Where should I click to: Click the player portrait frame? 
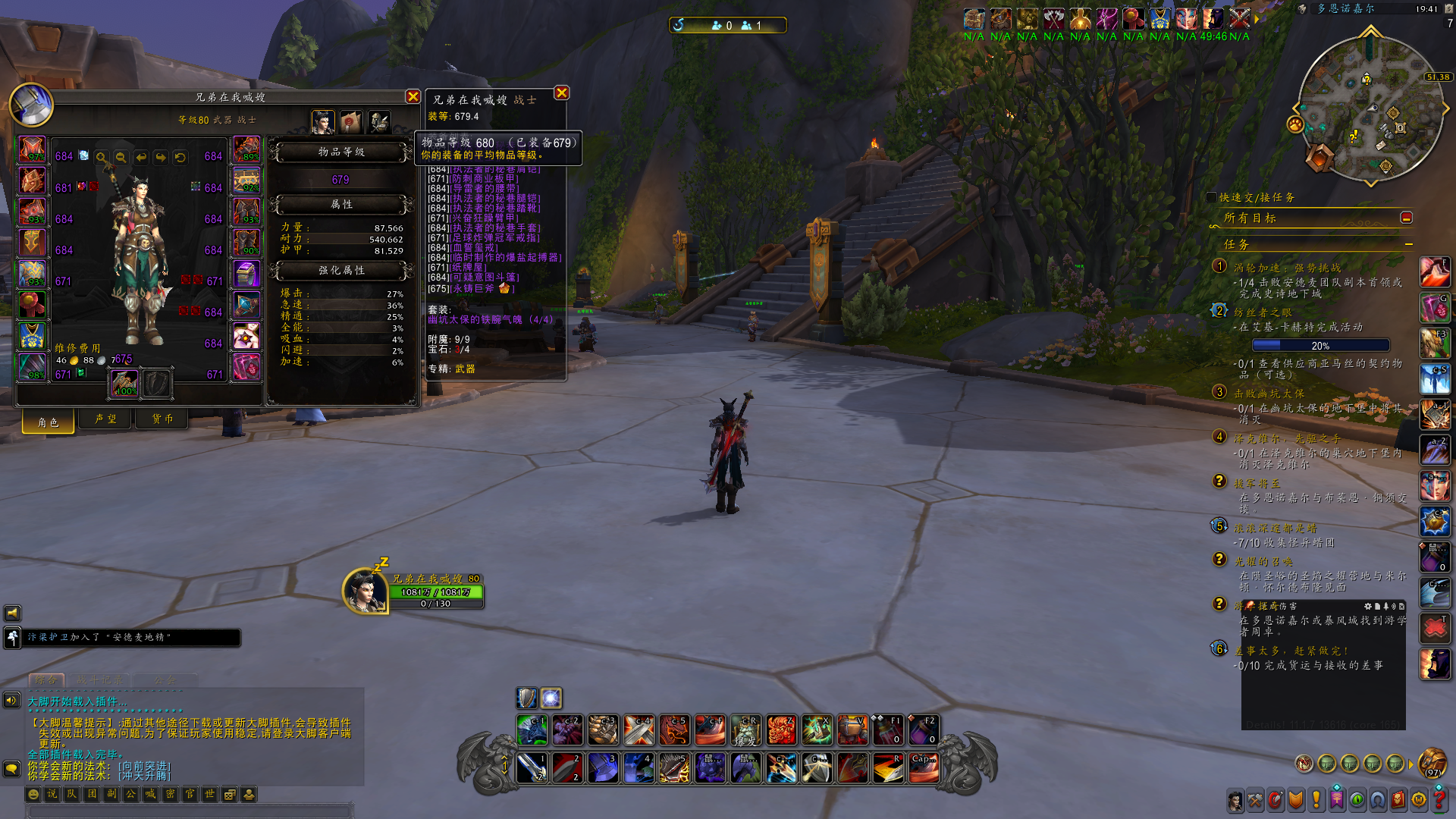365,591
